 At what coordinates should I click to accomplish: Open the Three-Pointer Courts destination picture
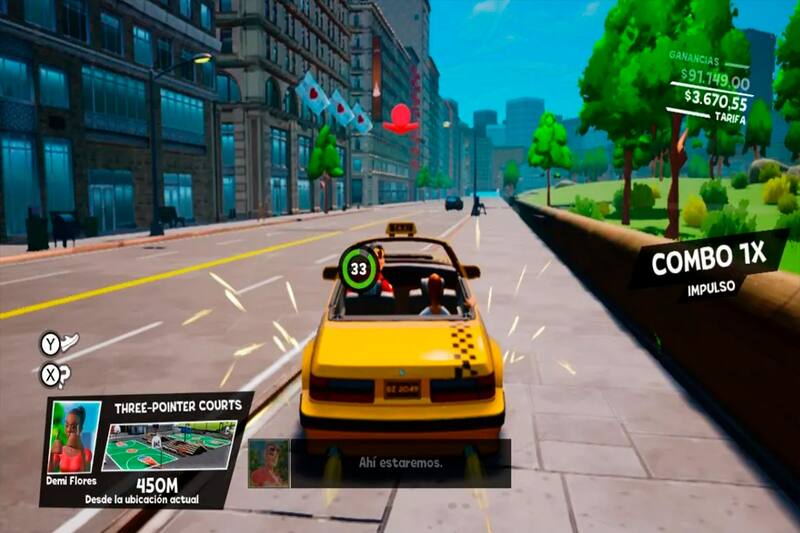coord(169,444)
